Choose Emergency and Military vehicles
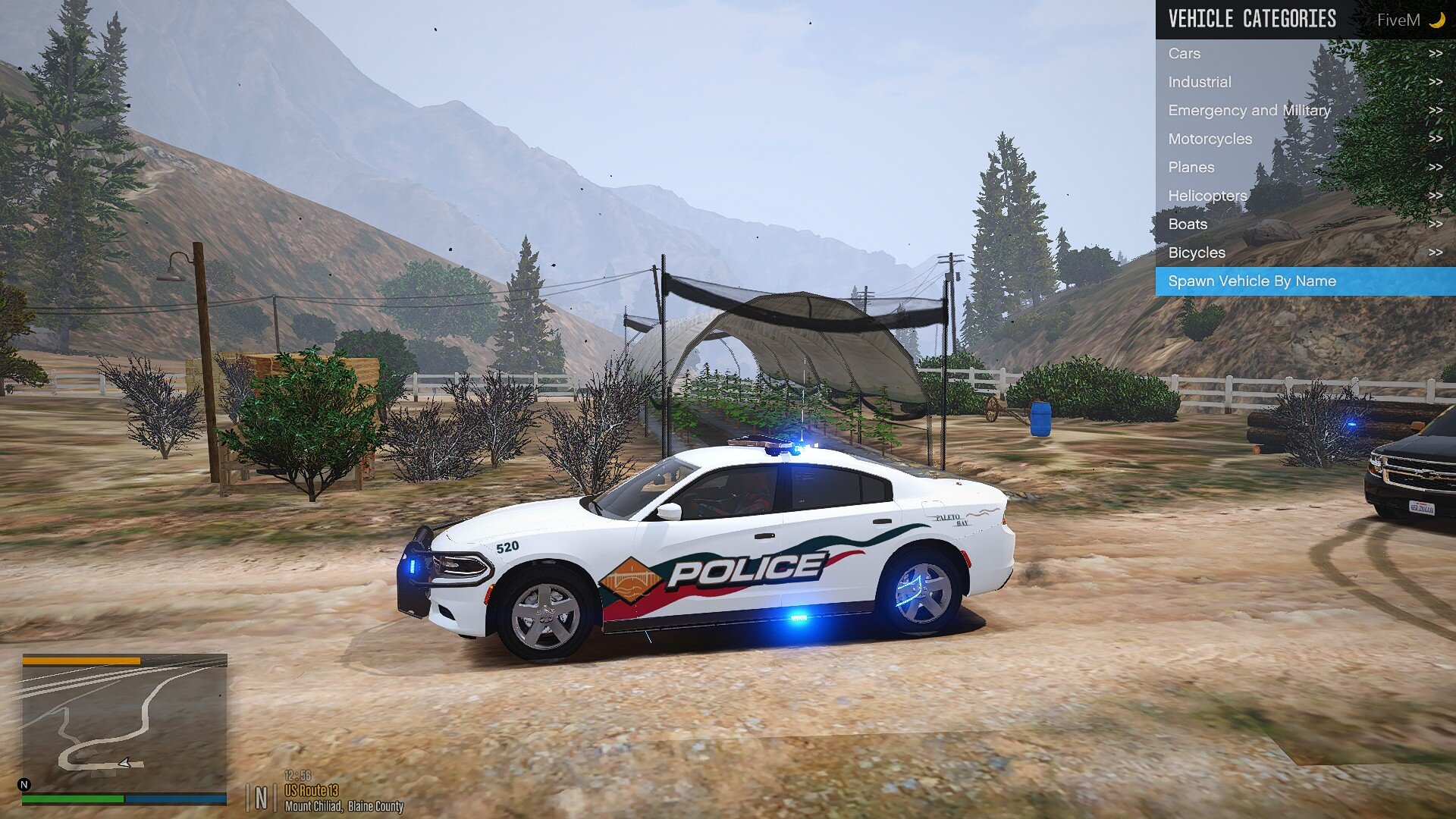 point(1304,111)
